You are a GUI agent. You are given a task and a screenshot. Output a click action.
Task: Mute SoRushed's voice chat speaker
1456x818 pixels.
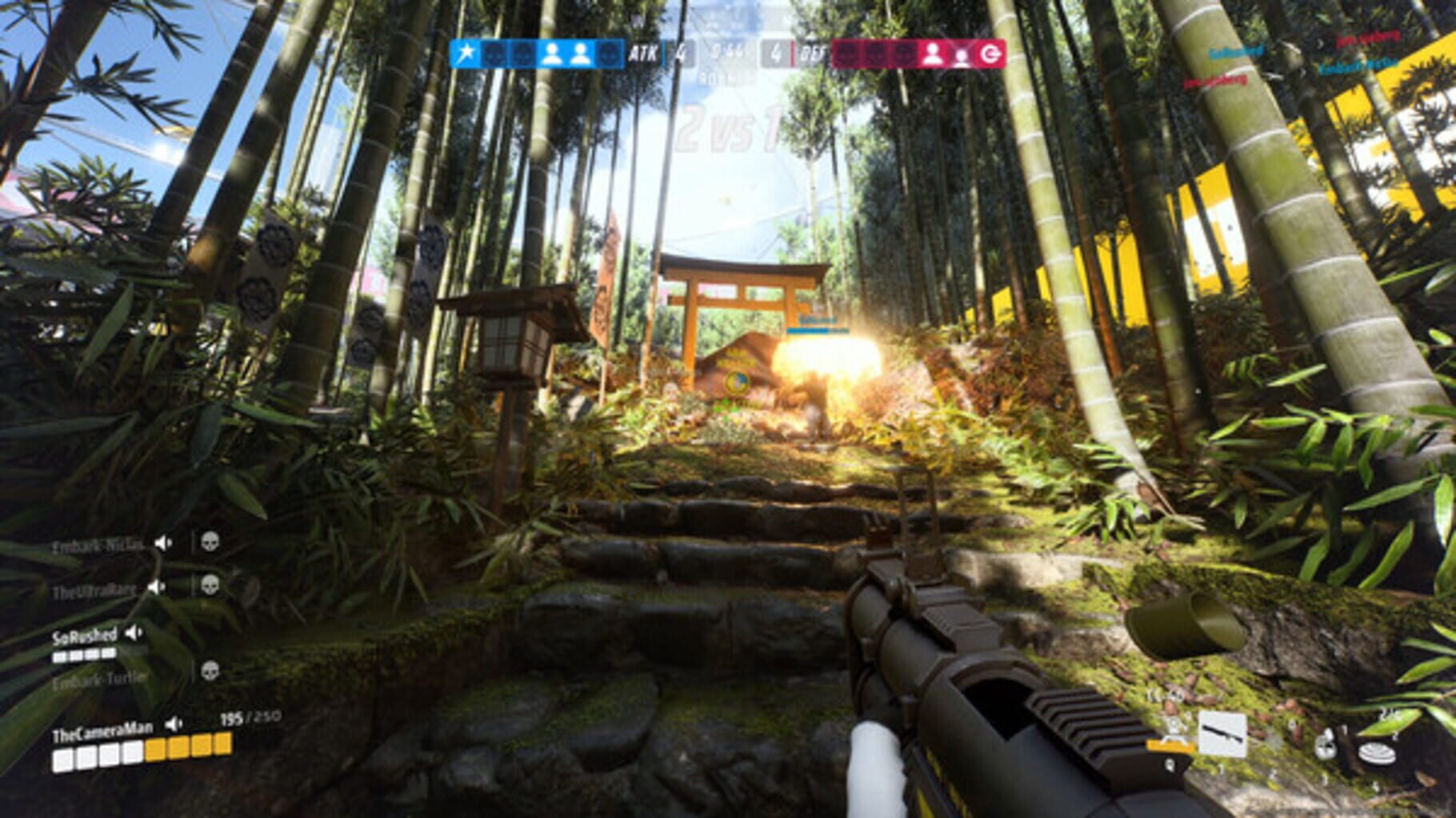click(x=133, y=632)
